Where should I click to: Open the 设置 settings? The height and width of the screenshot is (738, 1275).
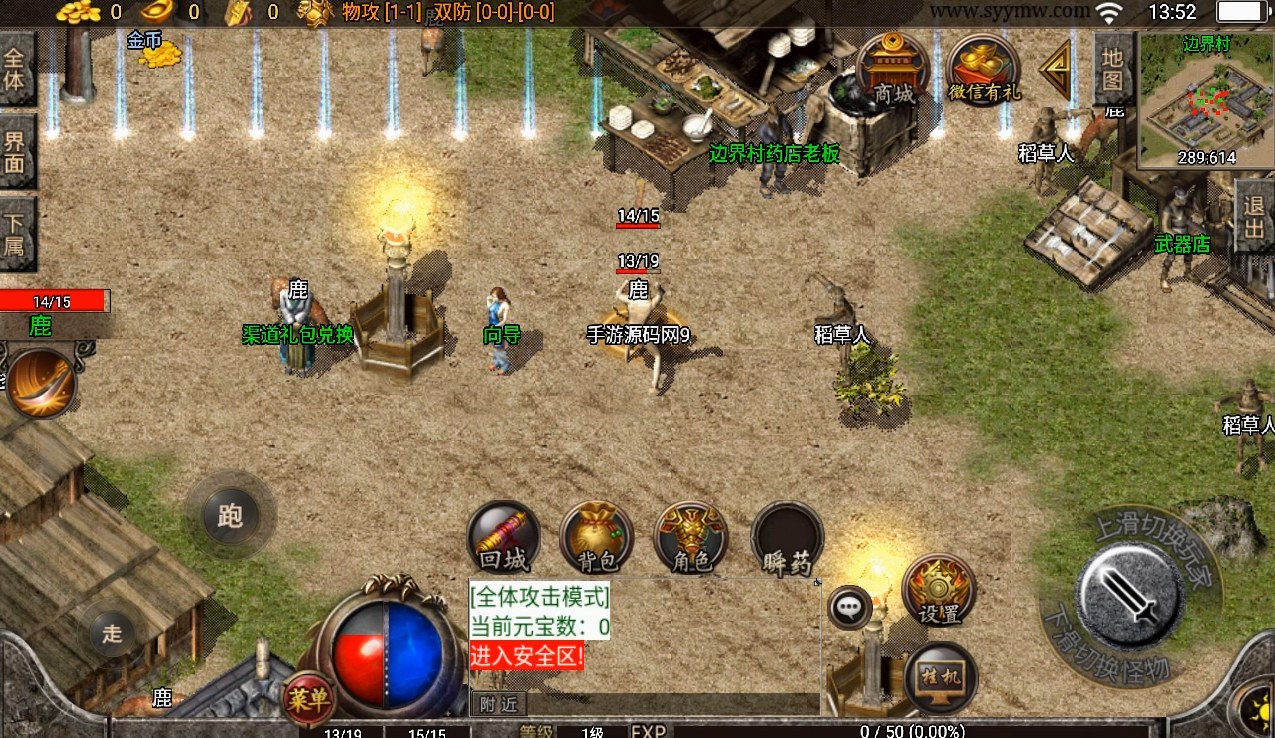(x=938, y=590)
